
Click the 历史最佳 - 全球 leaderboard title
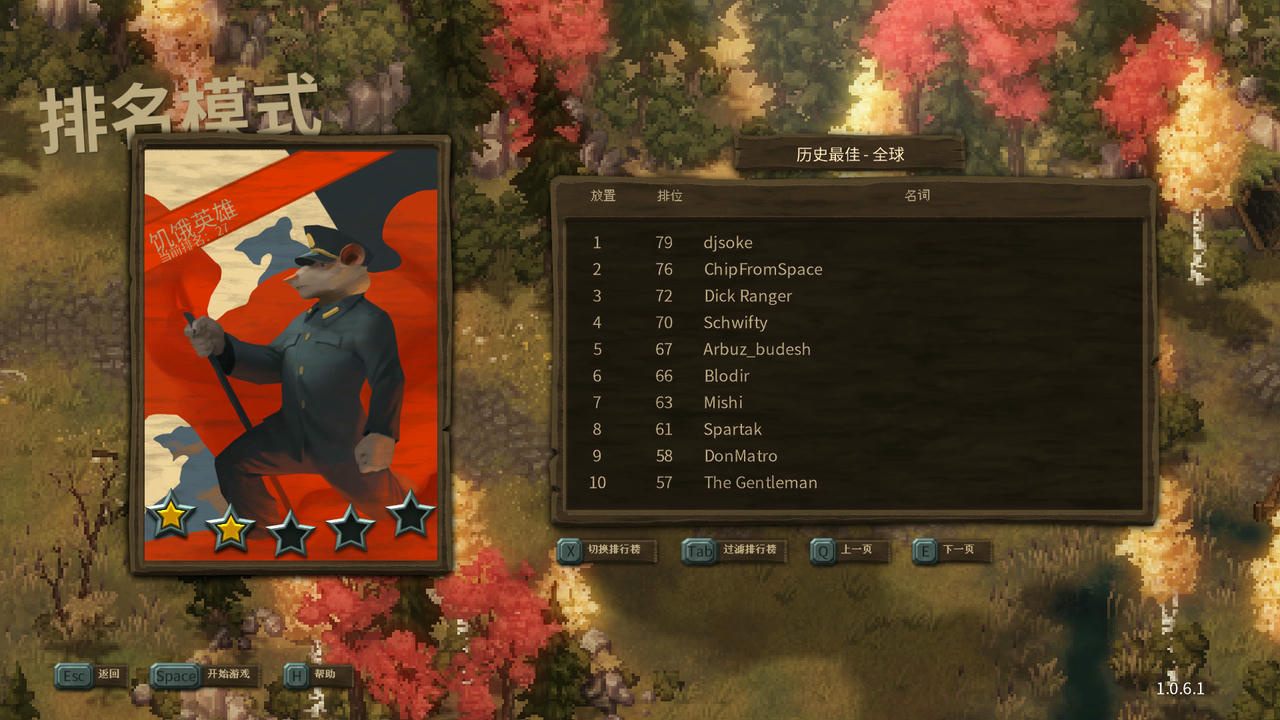[x=850, y=155]
